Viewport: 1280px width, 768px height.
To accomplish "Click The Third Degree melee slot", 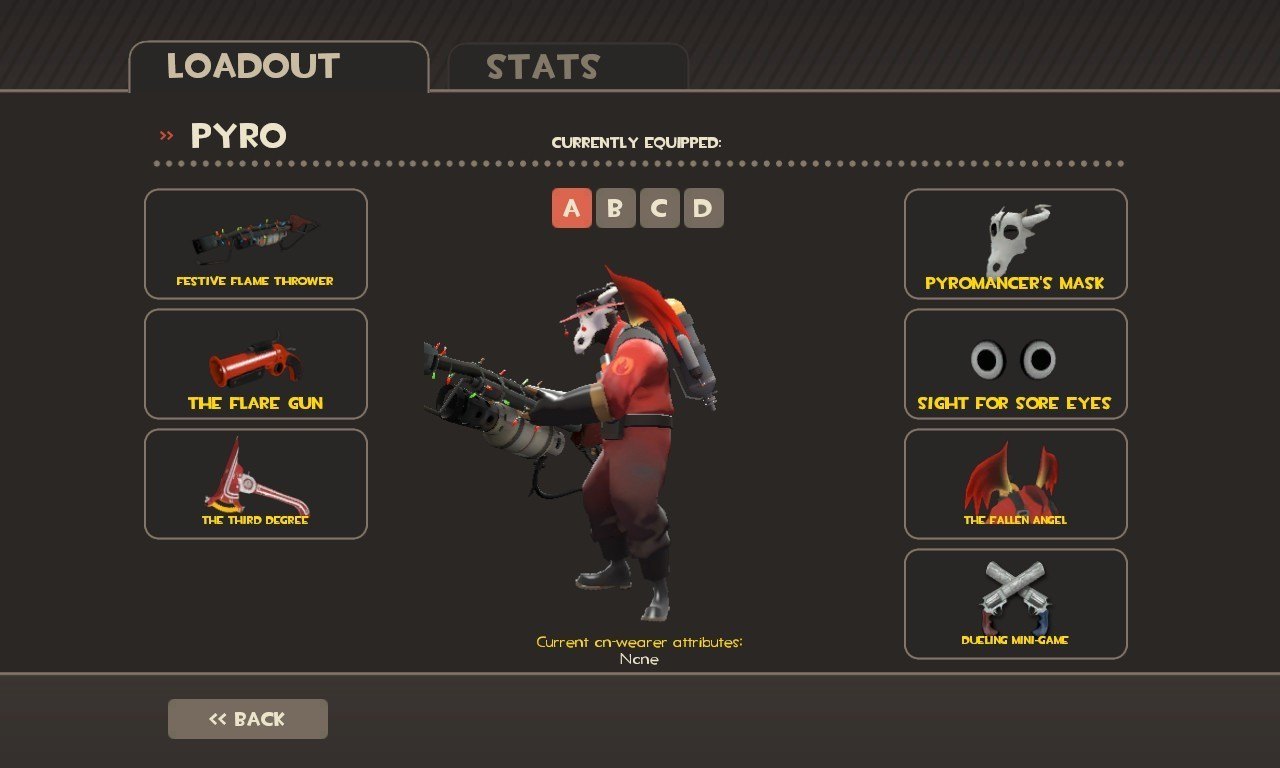I will tap(256, 484).
